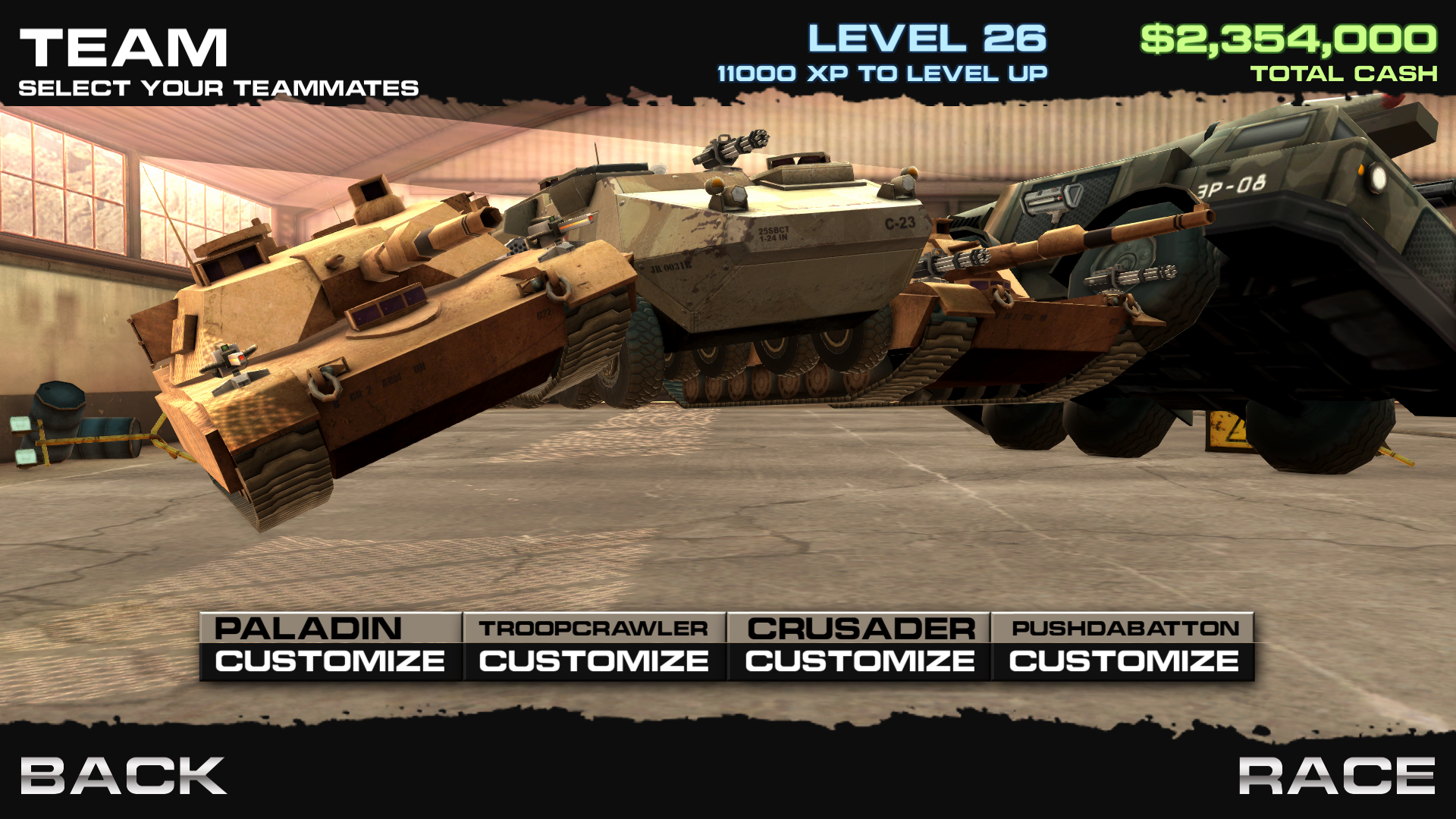Image resolution: width=1456 pixels, height=819 pixels.
Task: Open CUSTOMIZE for the PUSHDABATTON
Action: [1122, 661]
